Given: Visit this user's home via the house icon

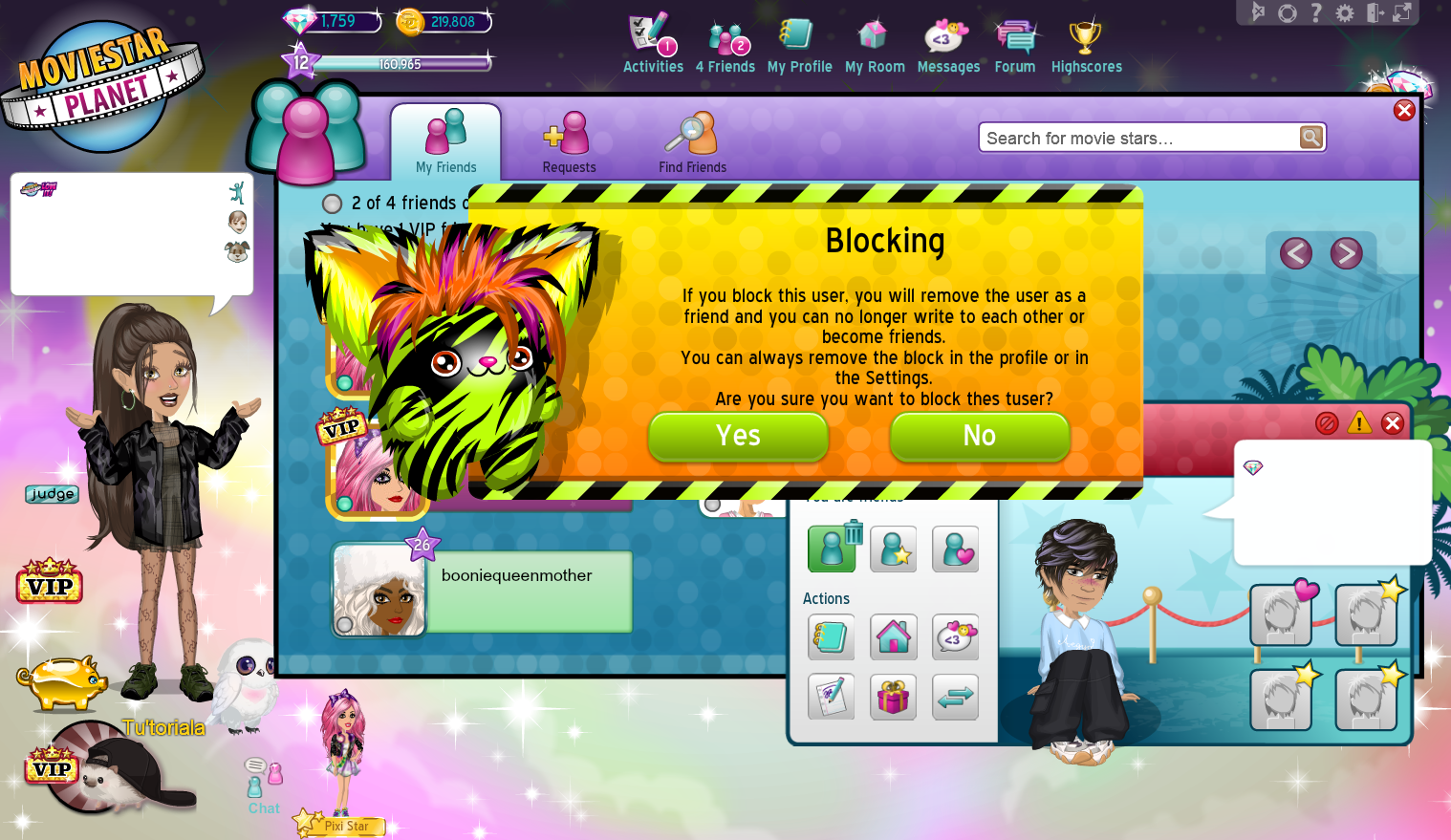Looking at the screenshot, I should click(893, 637).
